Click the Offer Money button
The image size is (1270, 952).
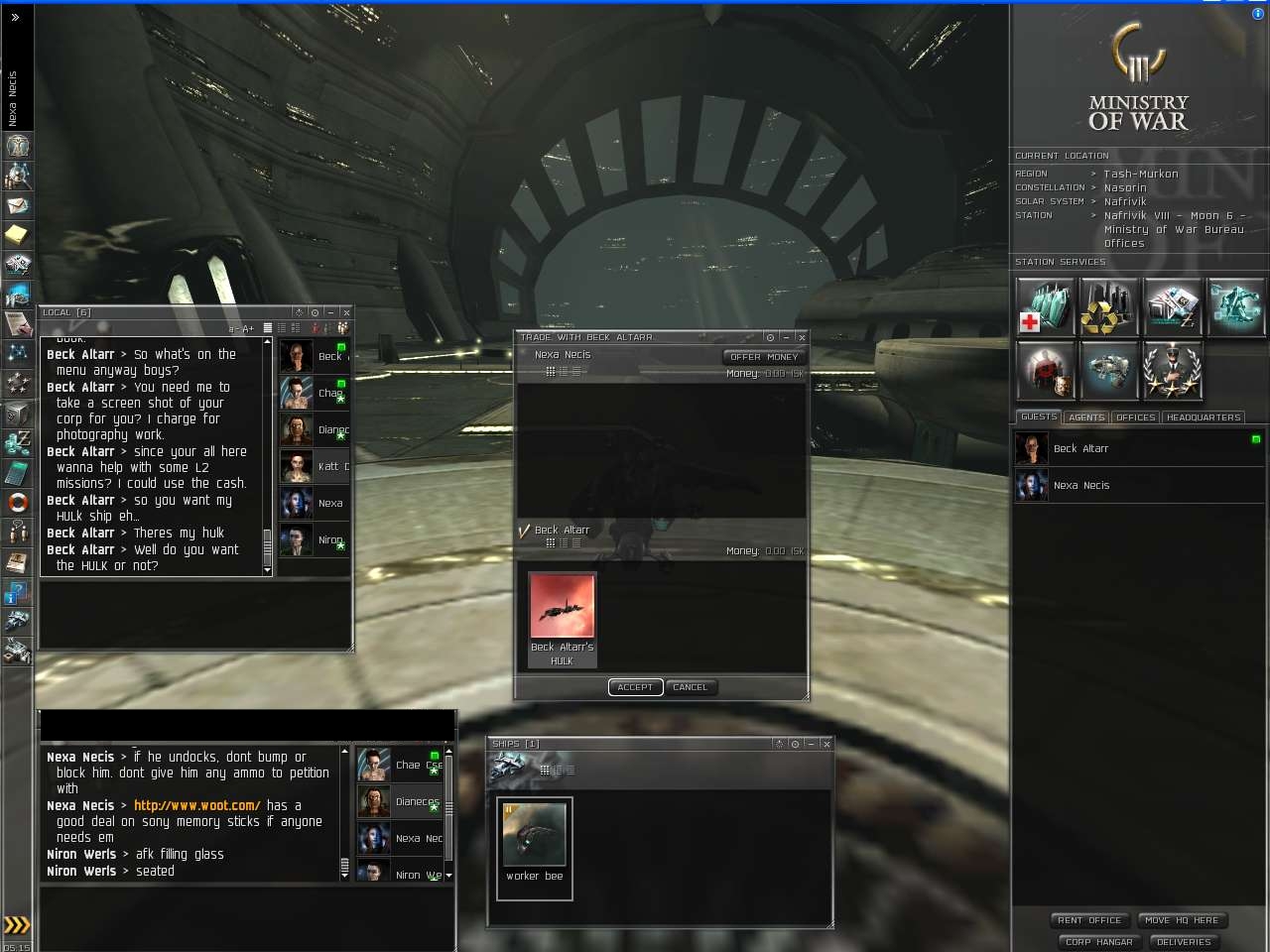click(x=764, y=357)
